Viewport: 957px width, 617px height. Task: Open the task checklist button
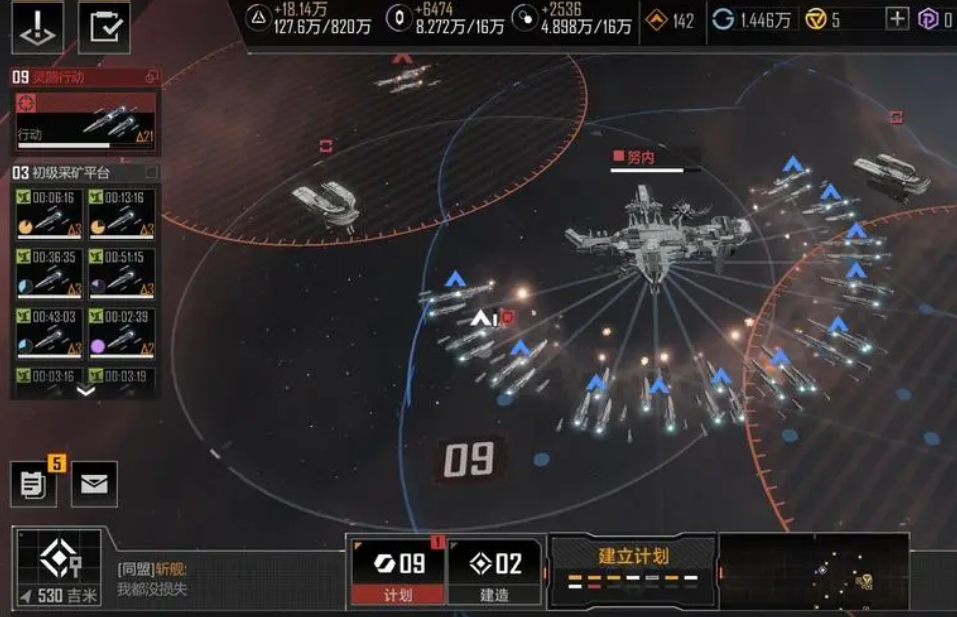click(x=104, y=27)
